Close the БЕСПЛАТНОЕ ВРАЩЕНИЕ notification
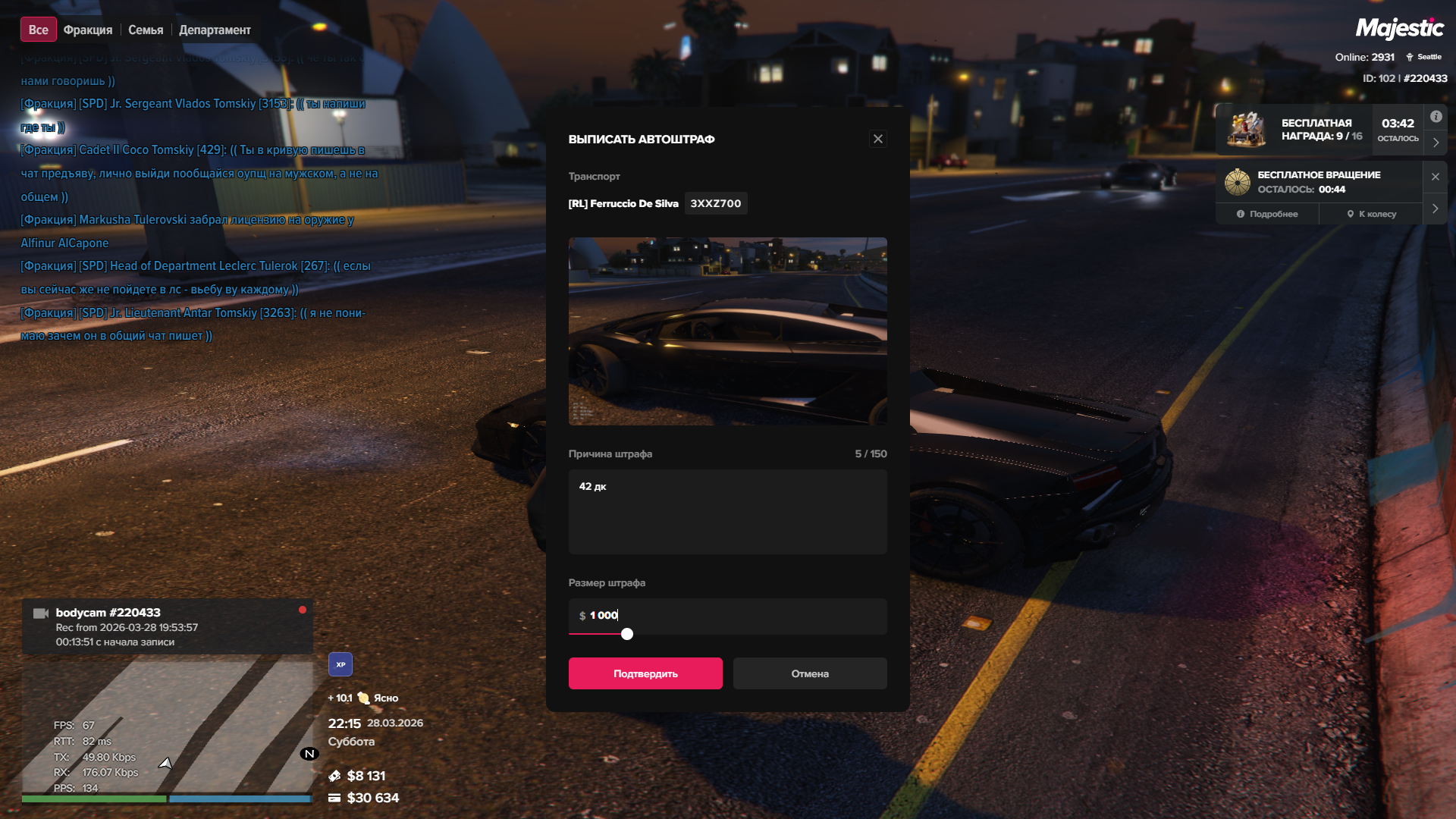1456x819 pixels. (x=1436, y=177)
